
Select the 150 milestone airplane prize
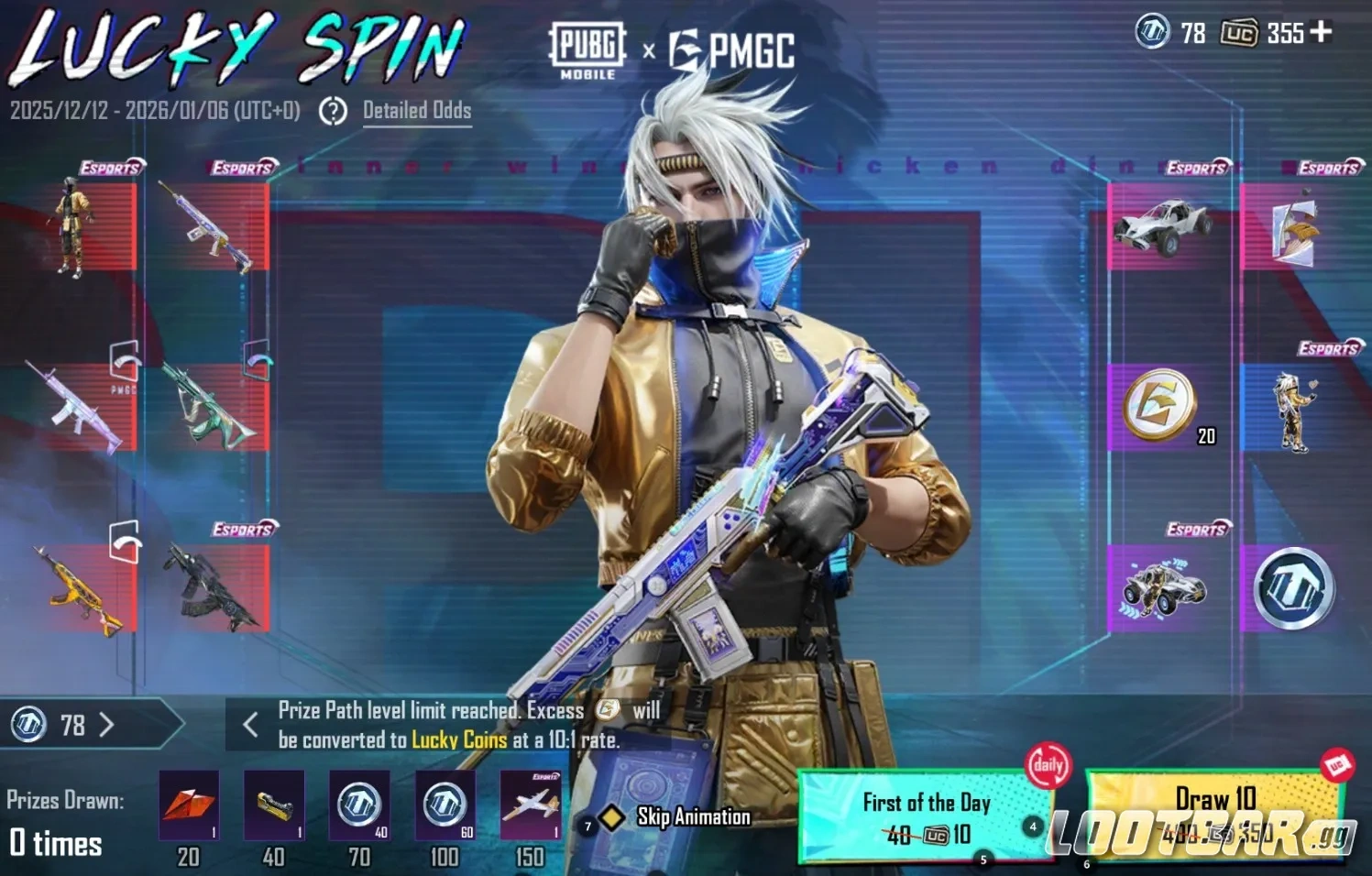[530, 807]
